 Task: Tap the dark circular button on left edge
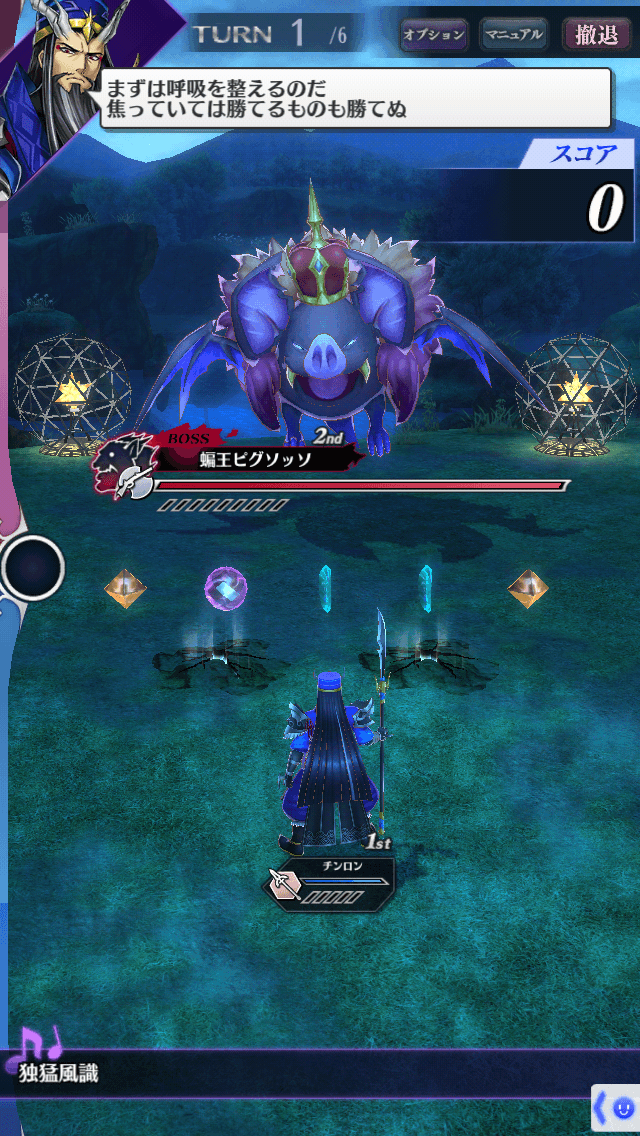pyautogui.click(x=32, y=568)
